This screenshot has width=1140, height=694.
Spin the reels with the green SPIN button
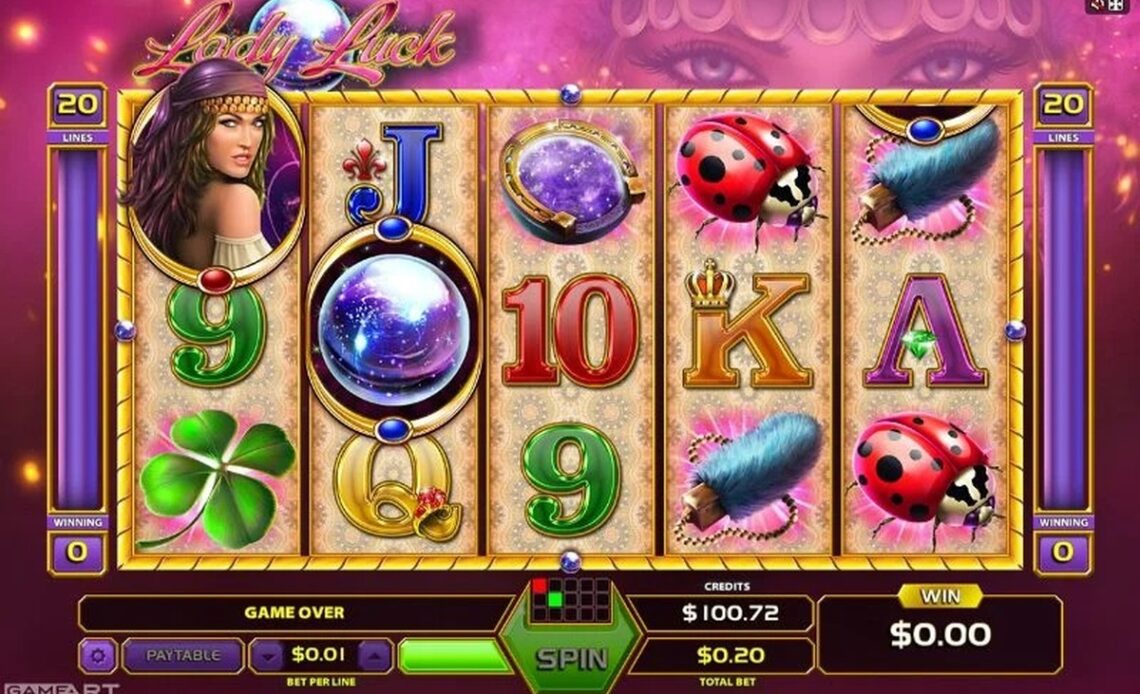point(571,658)
